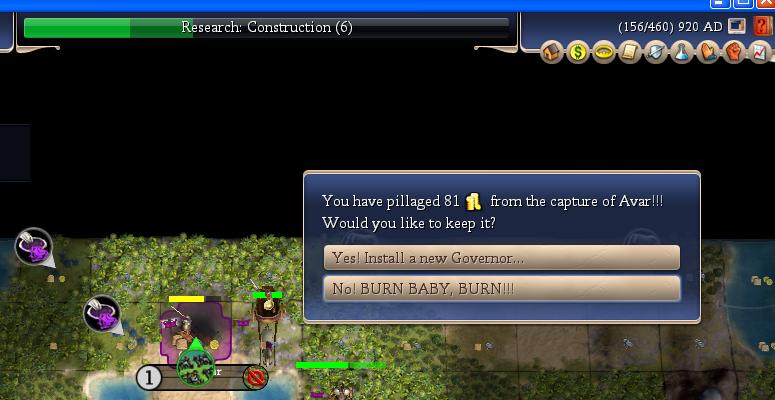
Task: Open the civics advisor gold ring icon
Action: tap(604, 52)
